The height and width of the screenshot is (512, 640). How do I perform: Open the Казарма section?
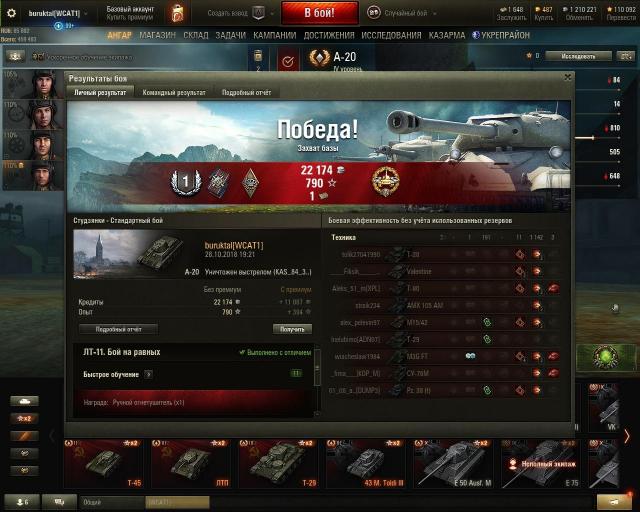point(446,35)
